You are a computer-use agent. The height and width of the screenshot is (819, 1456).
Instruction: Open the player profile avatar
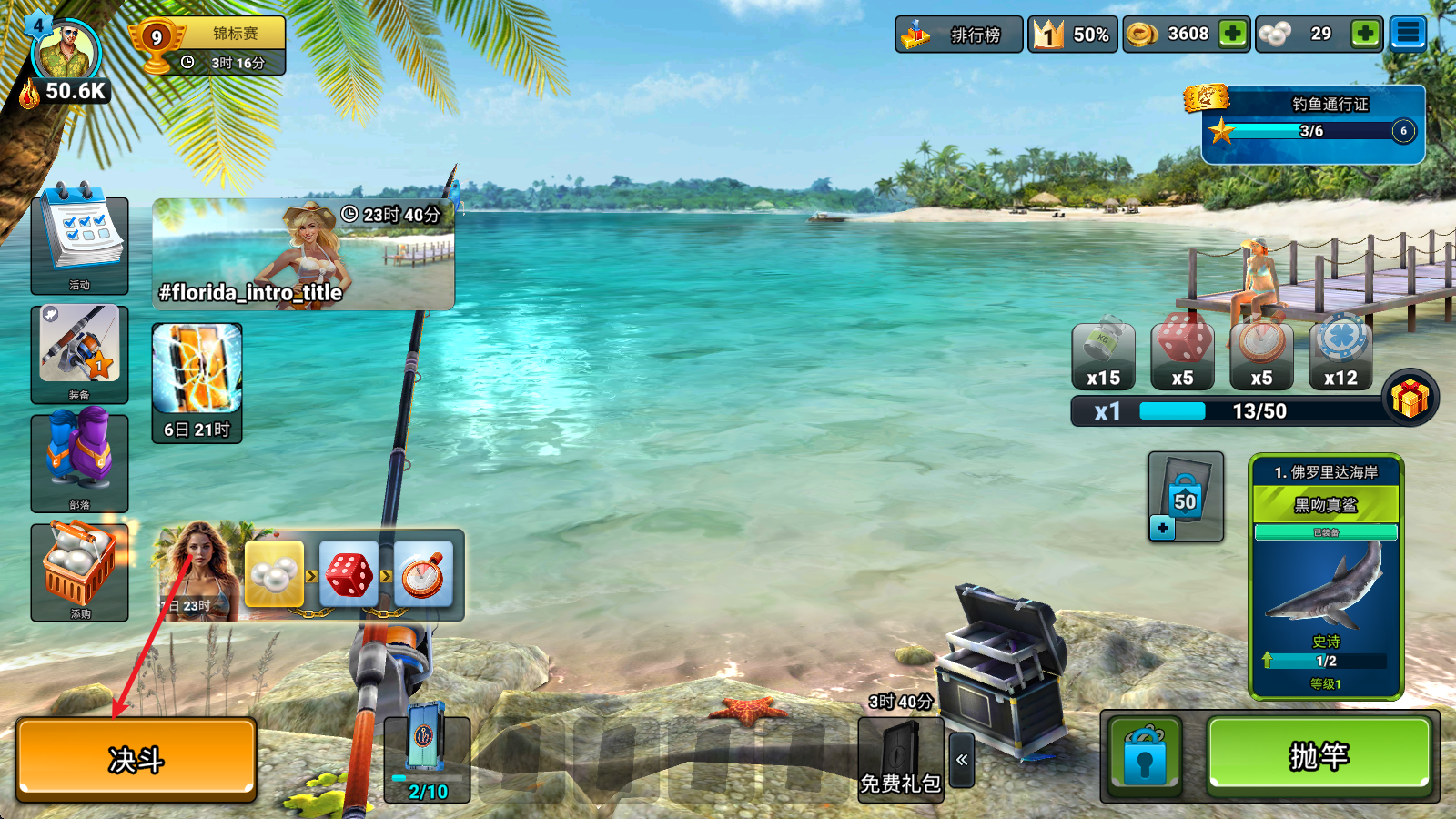click(67, 55)
